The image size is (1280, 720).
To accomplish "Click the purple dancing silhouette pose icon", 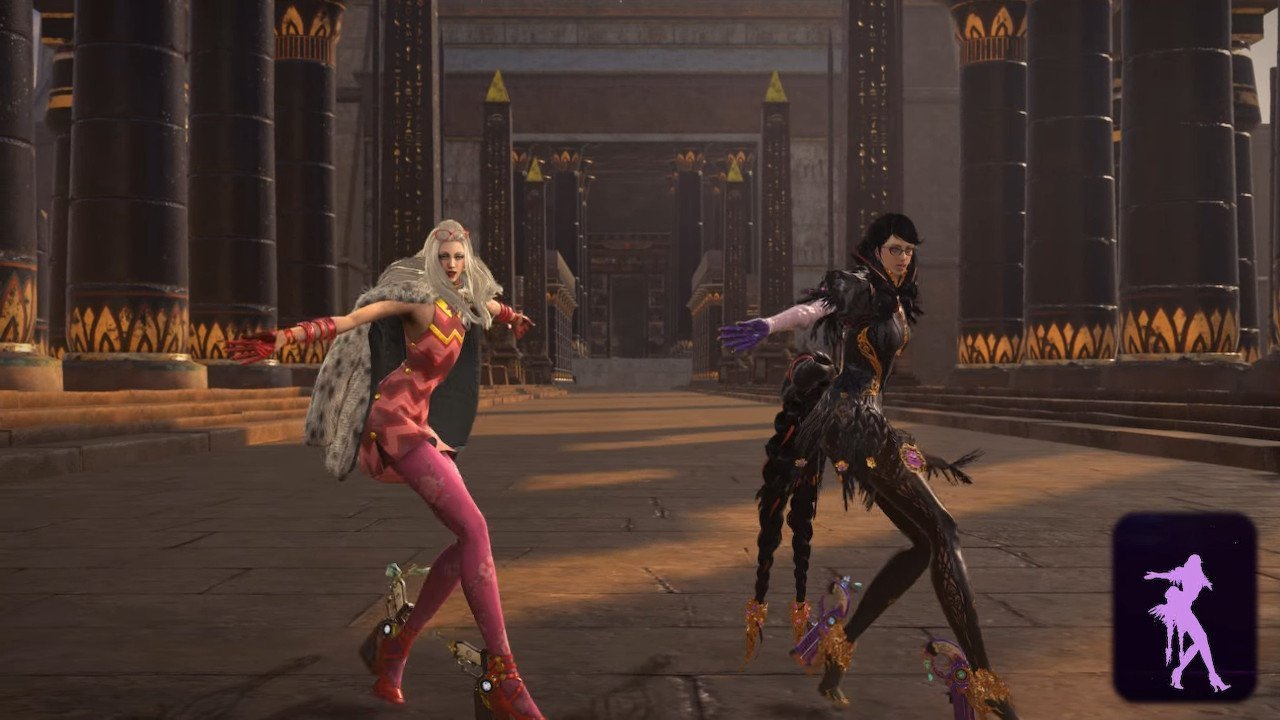I will (1184, 607).
